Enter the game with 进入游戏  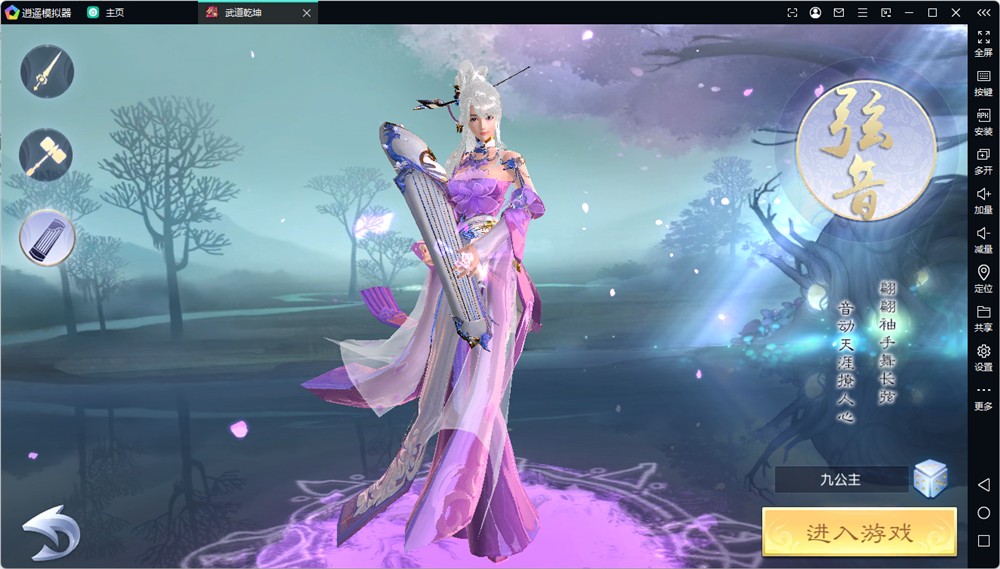[859, 532]
